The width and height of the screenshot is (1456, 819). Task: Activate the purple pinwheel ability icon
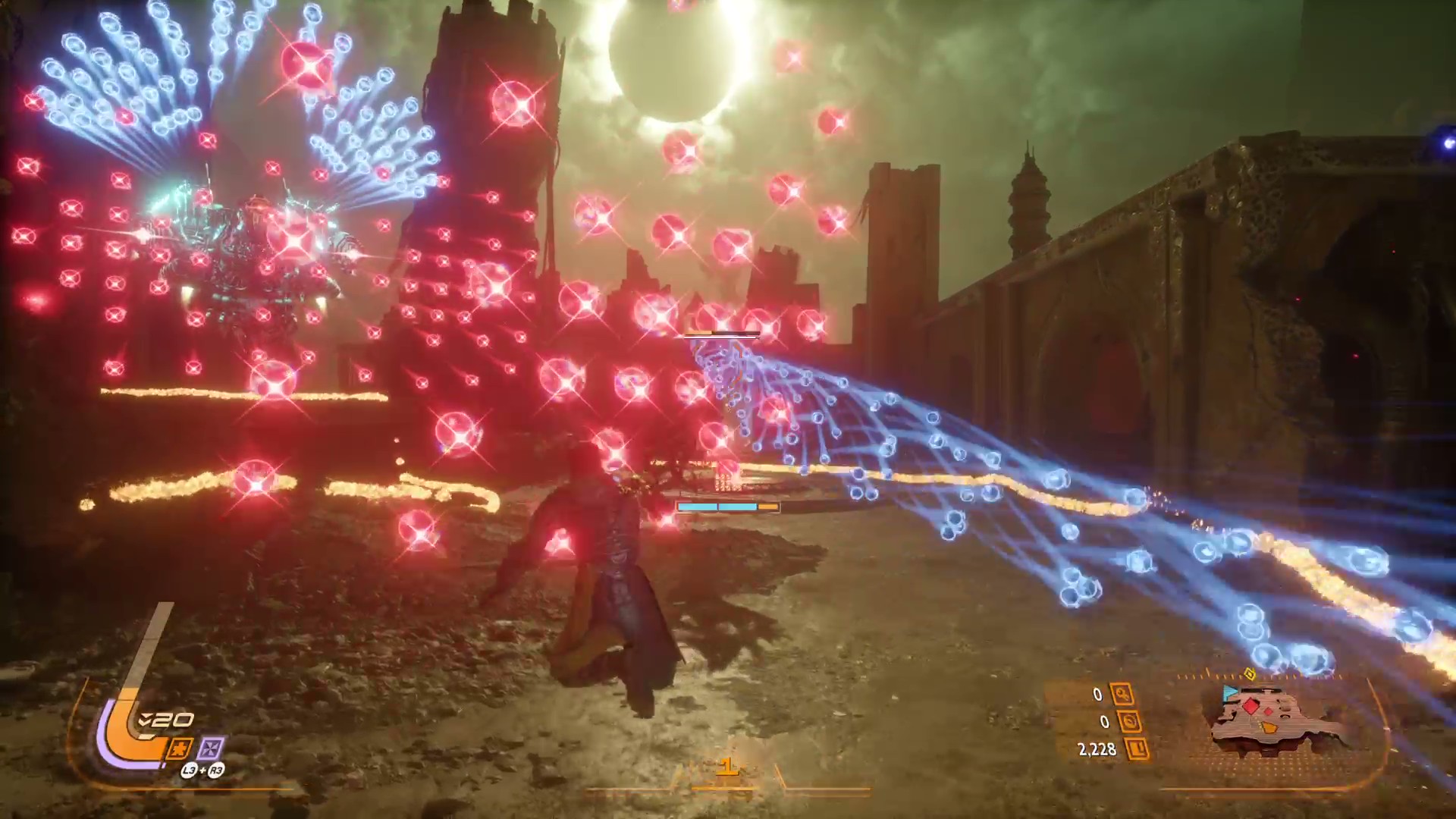(x=211, y=749)
